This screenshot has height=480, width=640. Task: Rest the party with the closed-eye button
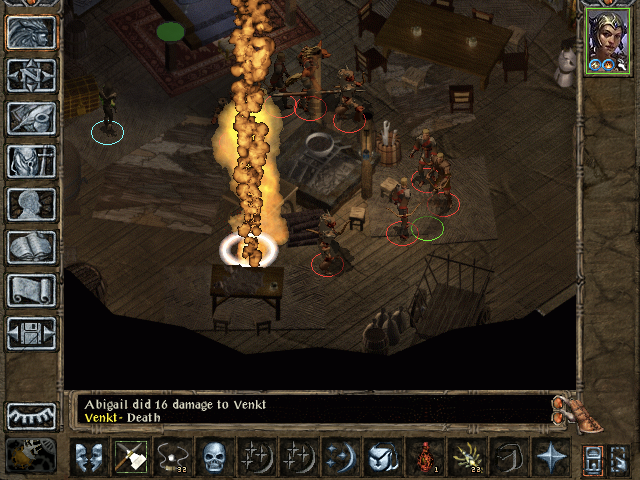(31, 415)
